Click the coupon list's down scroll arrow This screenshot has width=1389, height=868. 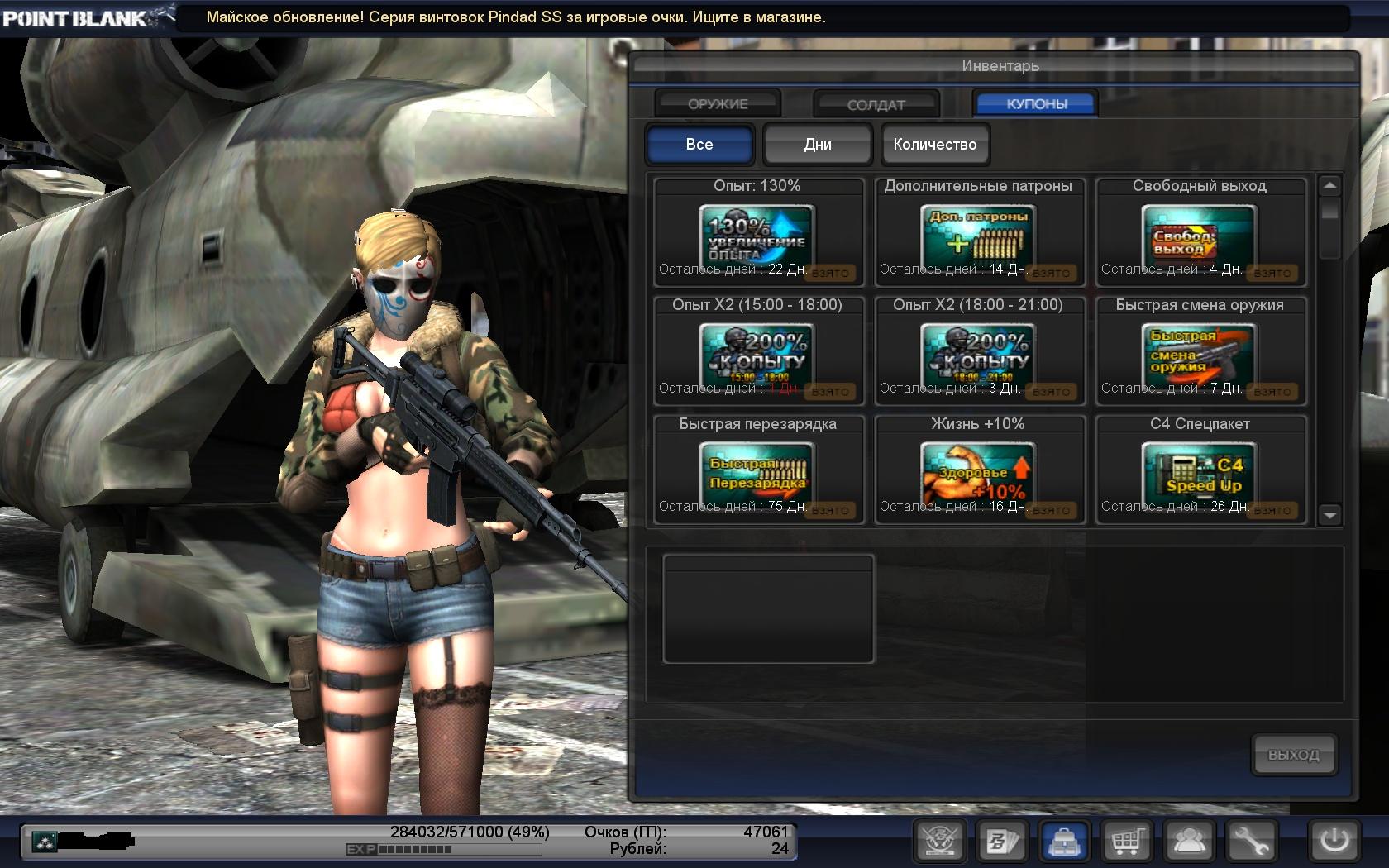(x=1329, y=515)
